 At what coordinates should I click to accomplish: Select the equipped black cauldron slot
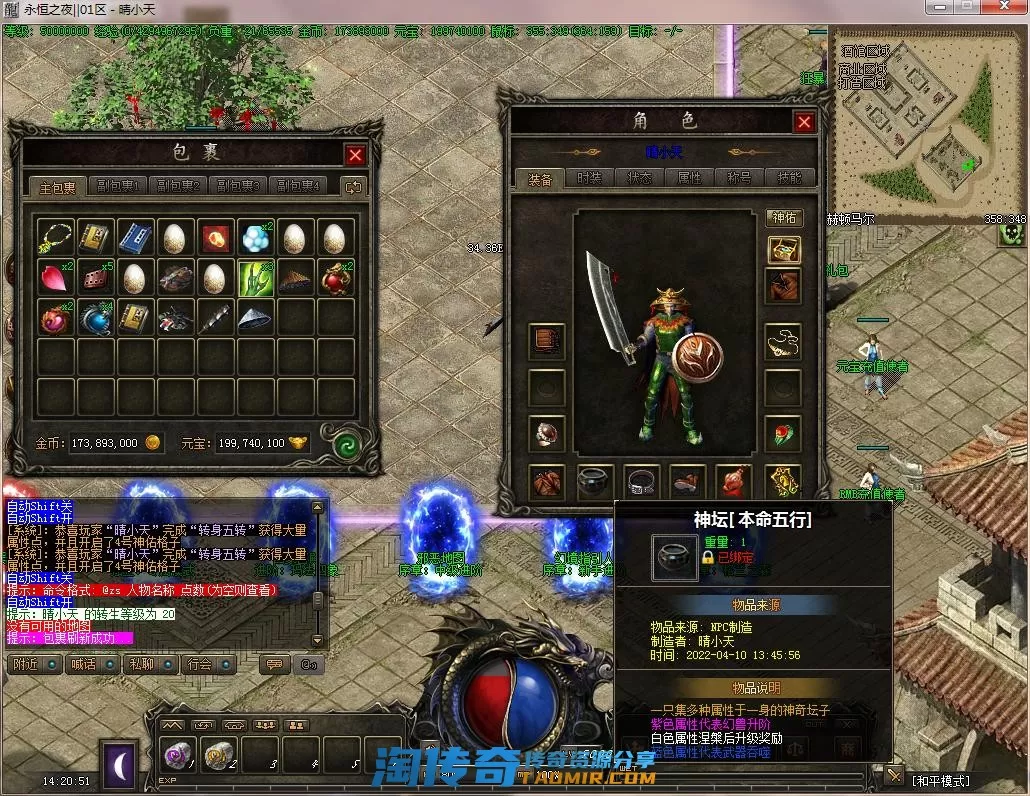coord(594,482)
